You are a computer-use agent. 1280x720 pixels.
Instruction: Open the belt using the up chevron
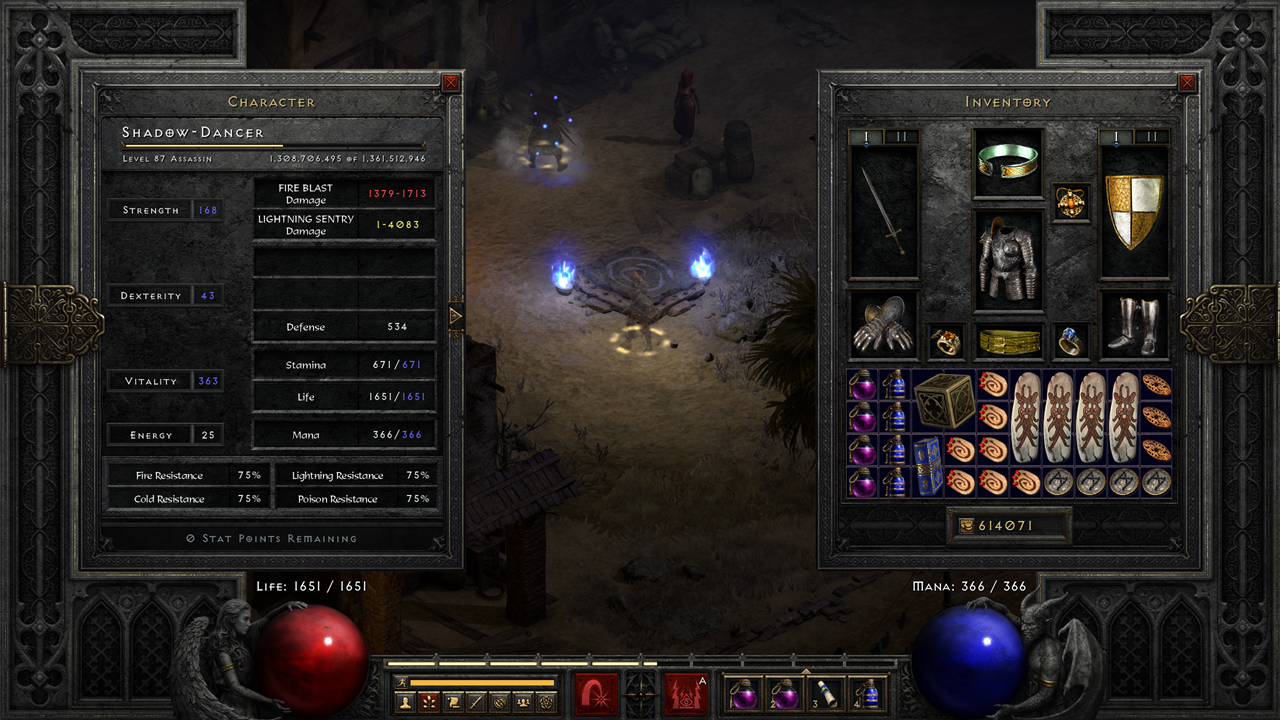click(806, 671)
